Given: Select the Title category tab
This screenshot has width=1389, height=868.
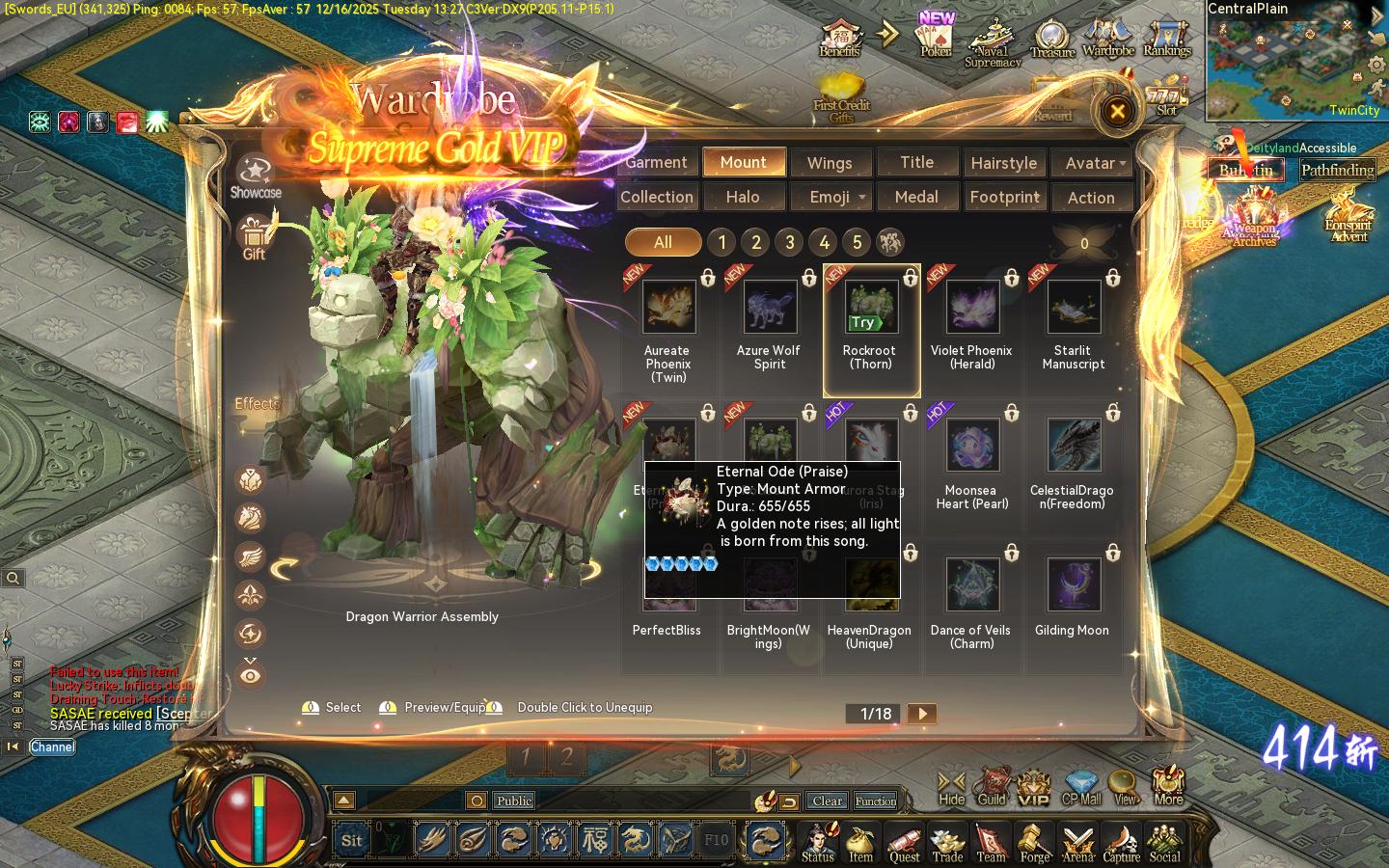Looking at the screenshot, I should 916,163.
